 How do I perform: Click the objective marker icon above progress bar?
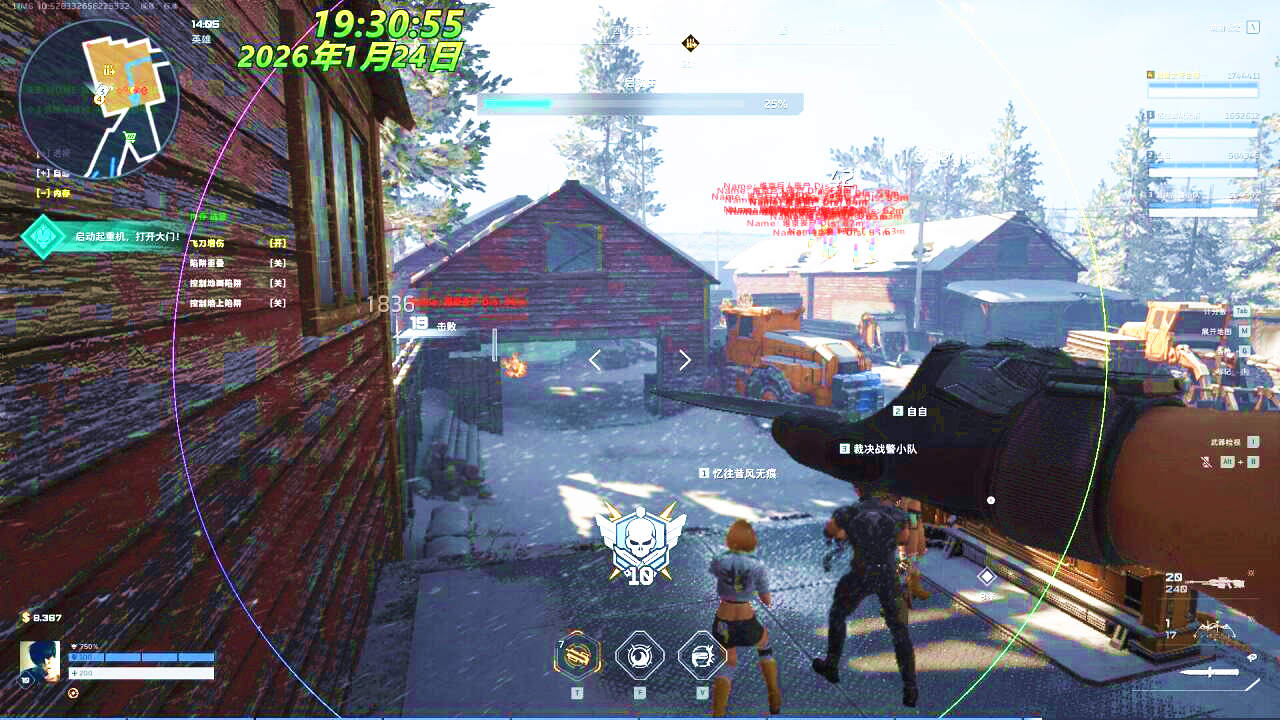point(690,43)
